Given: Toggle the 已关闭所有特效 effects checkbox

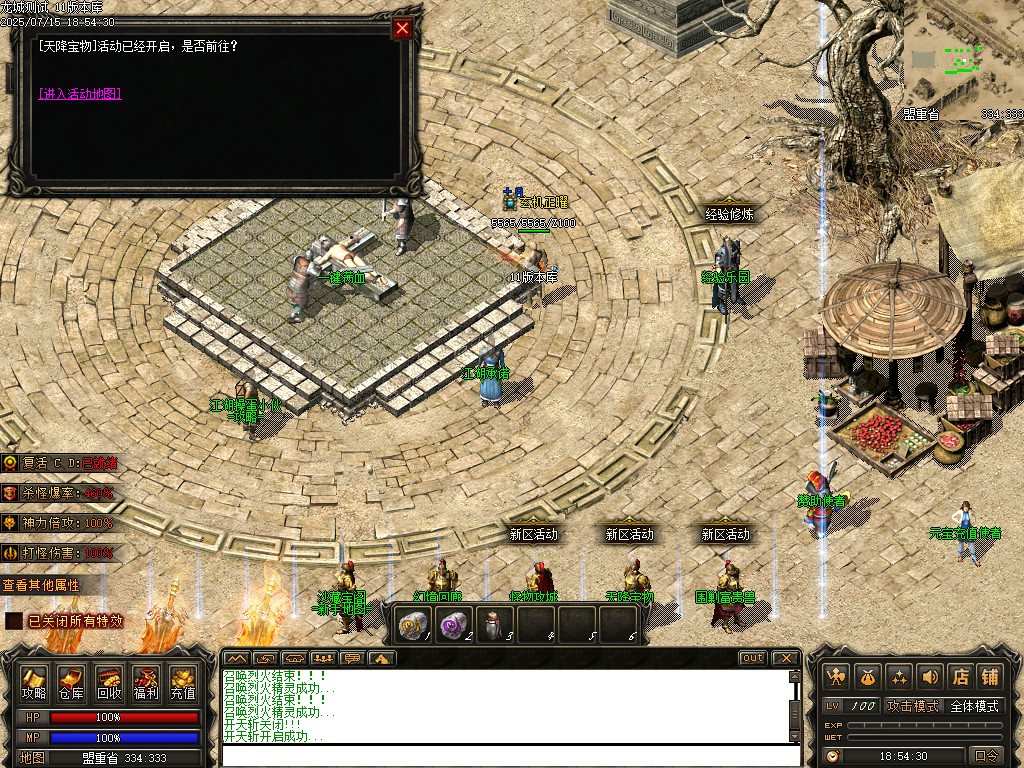Looking at the screenshot, I should pos(14,621).
